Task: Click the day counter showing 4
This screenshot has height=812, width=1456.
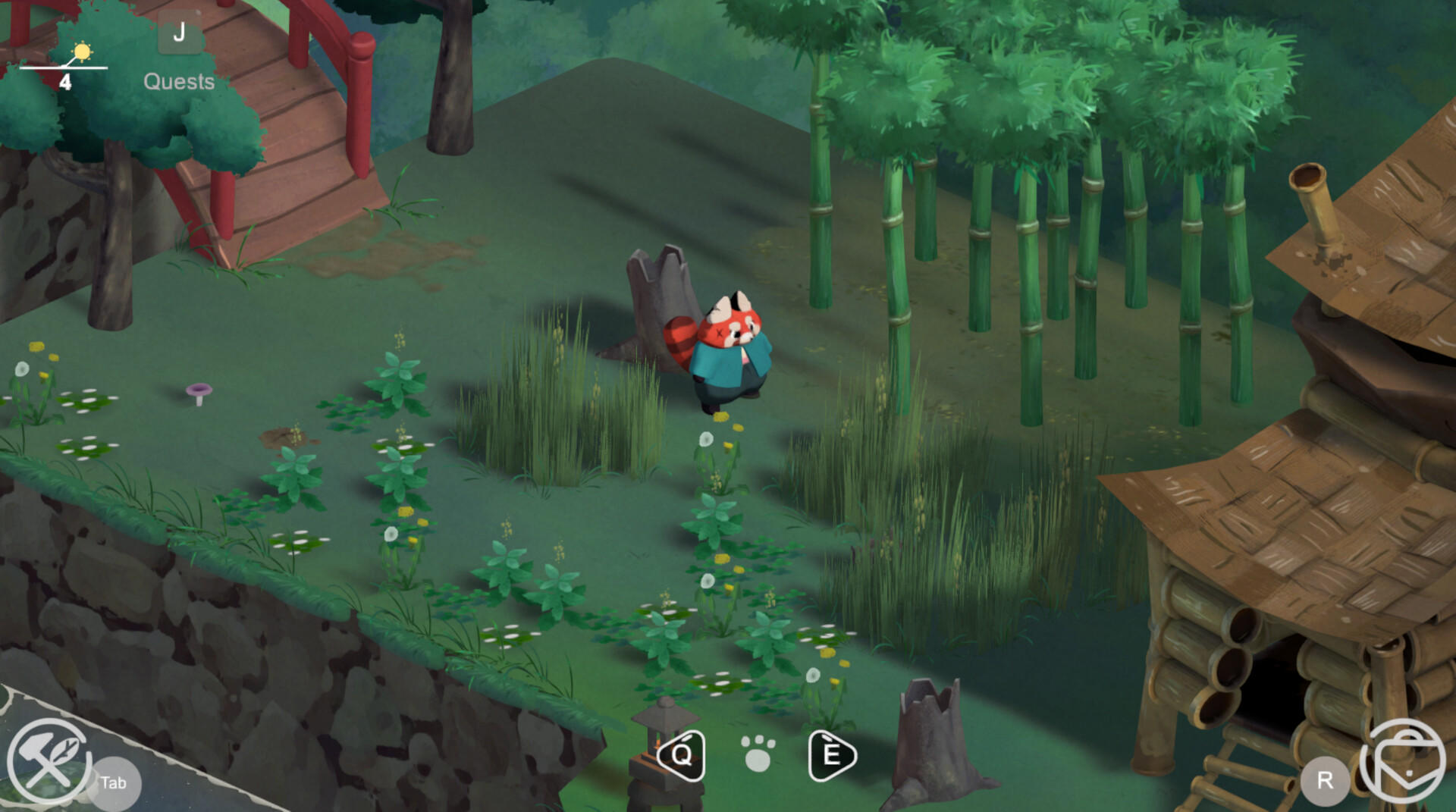Action: (x=65, y=81)
